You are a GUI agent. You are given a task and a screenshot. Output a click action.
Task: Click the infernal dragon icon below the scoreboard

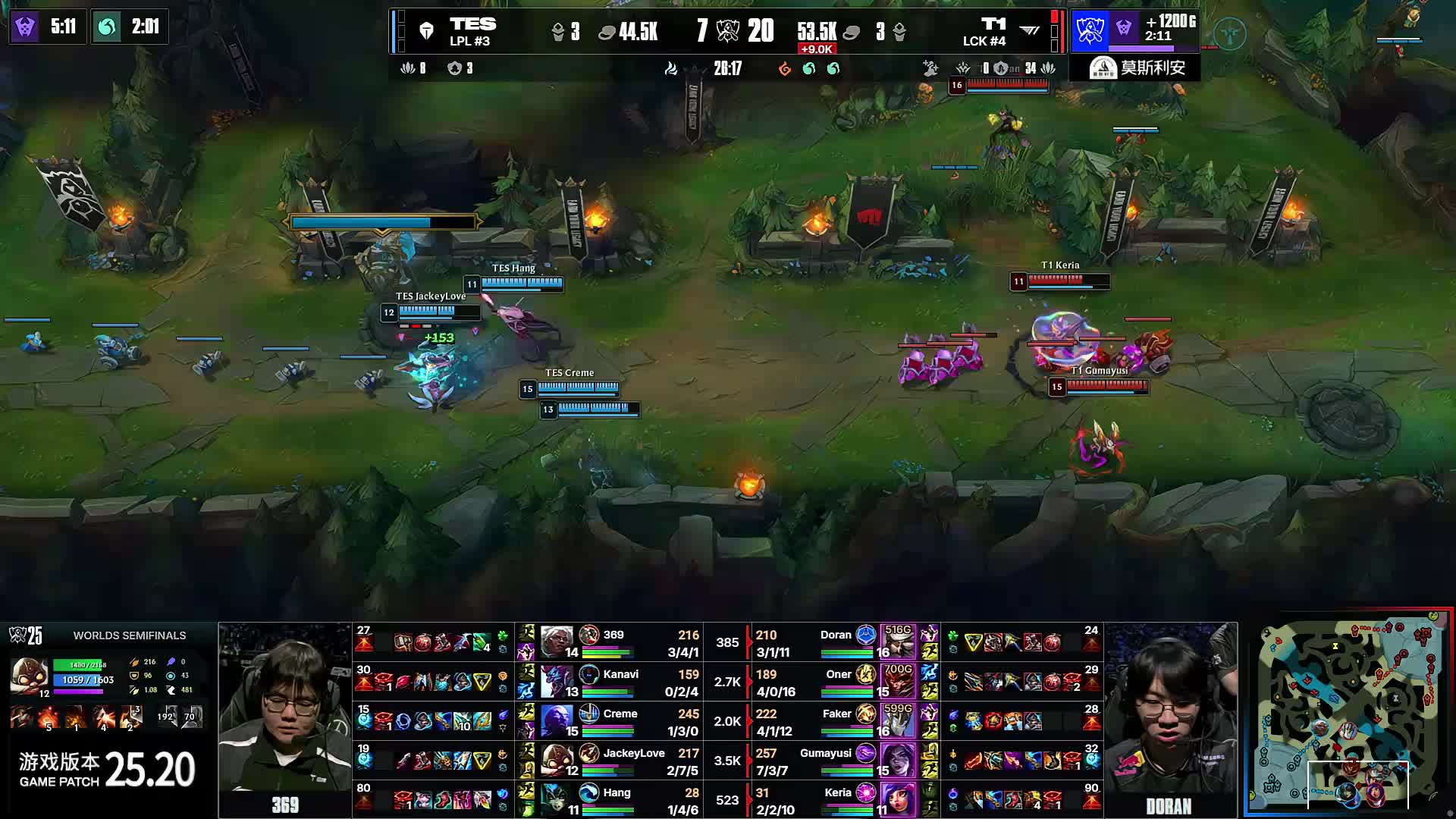784,68
